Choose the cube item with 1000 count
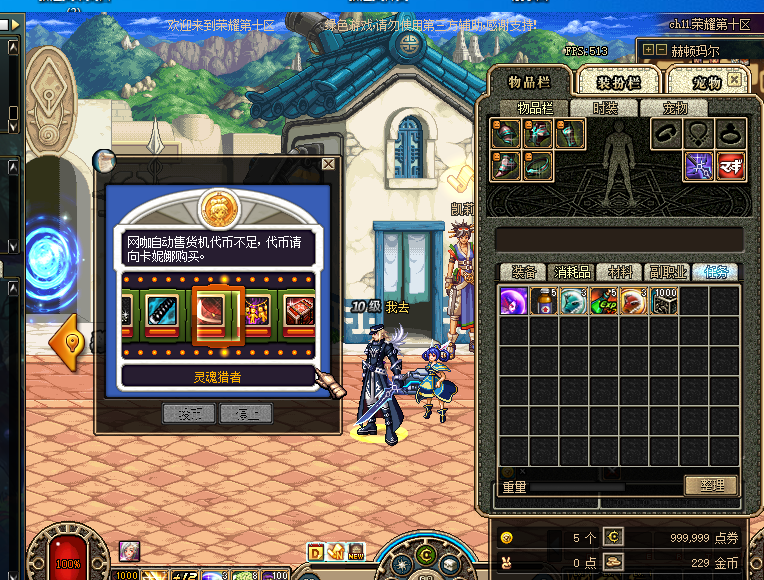Image resolution: width=764 pixels, height=580 pixels. (664, 301)
